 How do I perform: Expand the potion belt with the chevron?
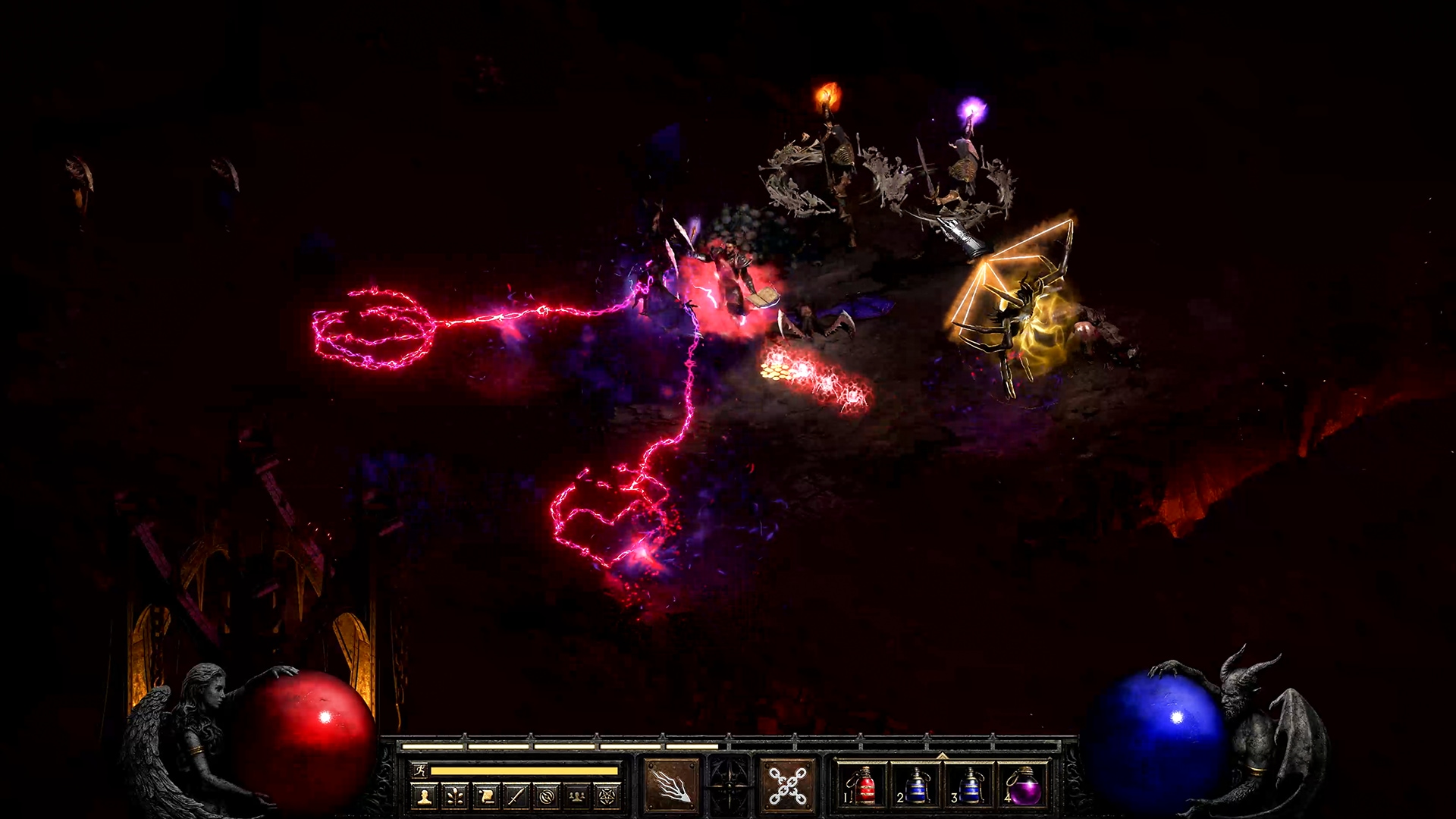[943, 756]
